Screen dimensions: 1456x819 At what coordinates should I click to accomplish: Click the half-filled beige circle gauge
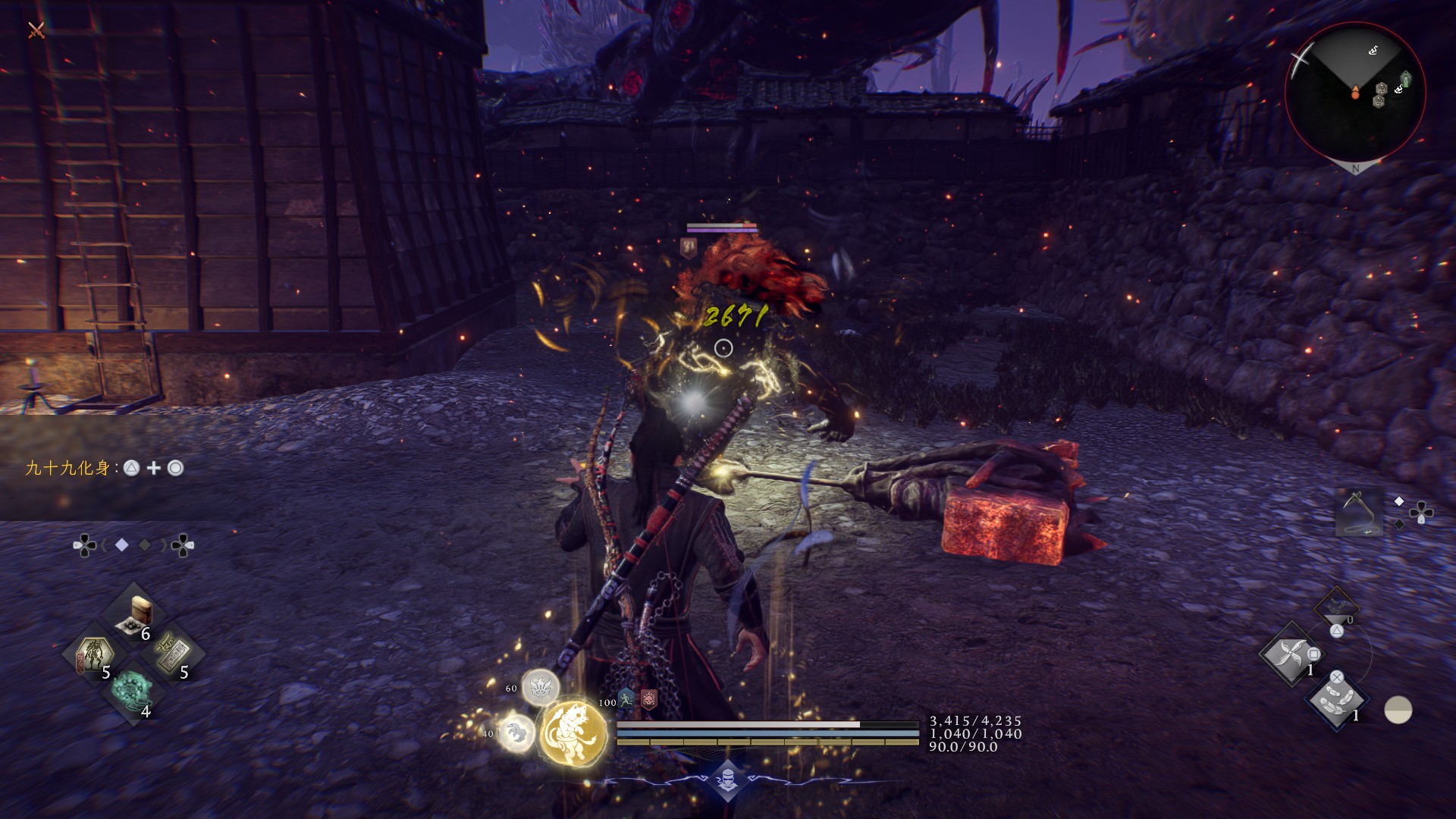1398,711
